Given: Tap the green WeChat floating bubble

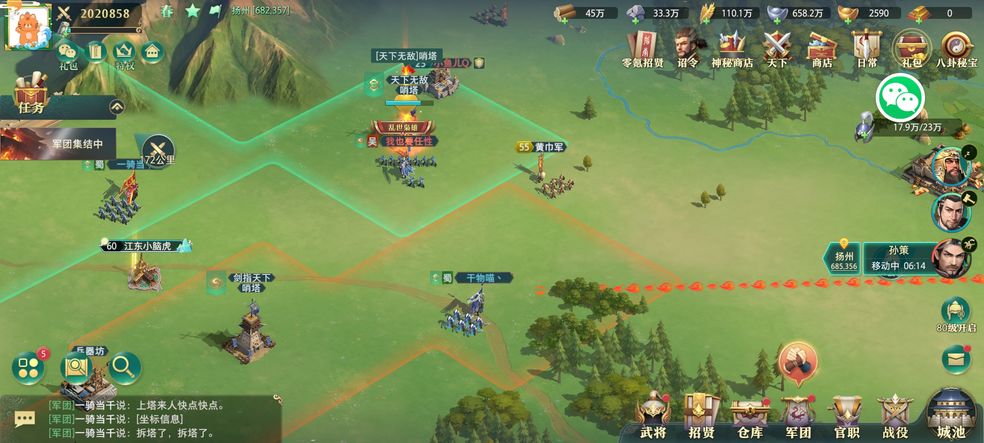Looking at the screenshot, I should (897, 98).
